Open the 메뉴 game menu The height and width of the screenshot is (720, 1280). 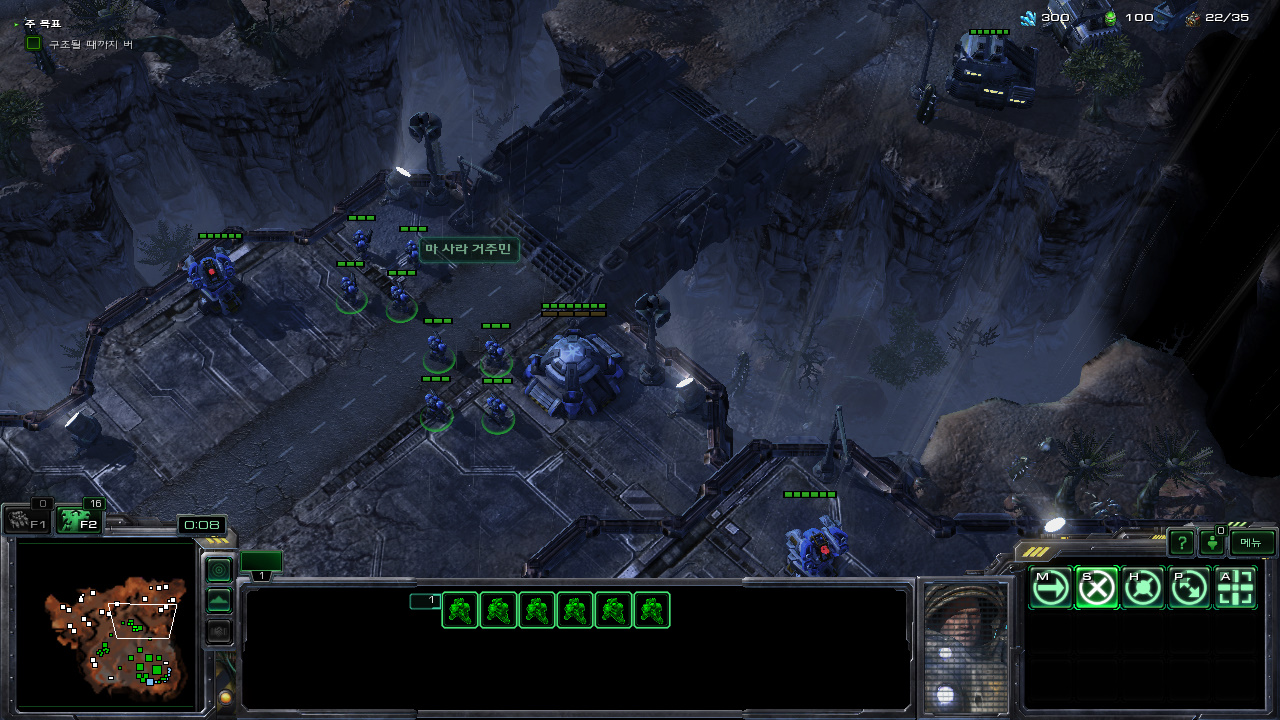coord(1252,543)
